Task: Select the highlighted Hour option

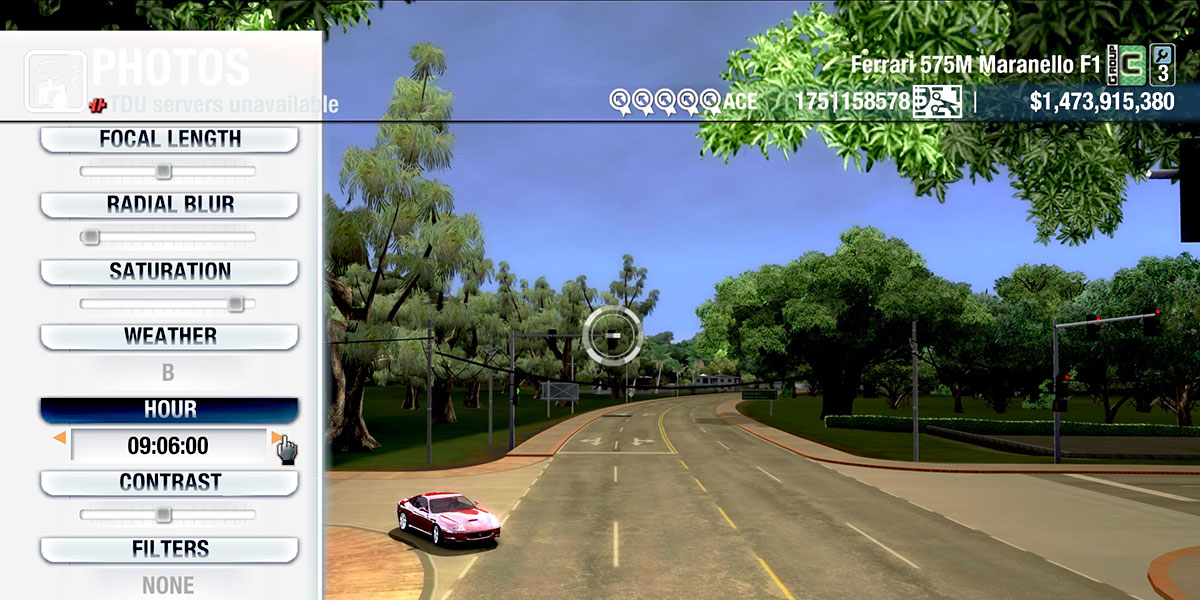Action: pyautogui.click(x=169, y=410)
